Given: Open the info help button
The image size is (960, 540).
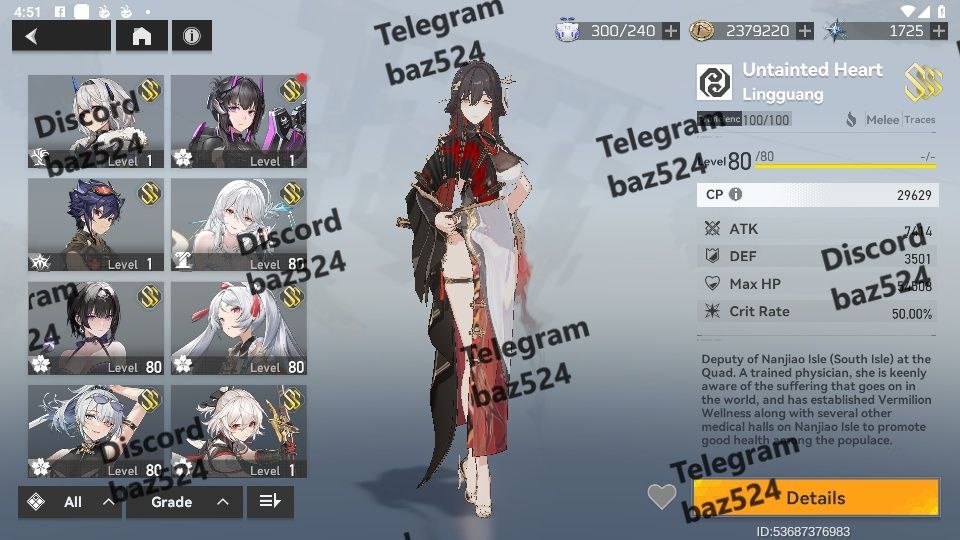Looking at the screenshot, I should (x=191, y=36).
